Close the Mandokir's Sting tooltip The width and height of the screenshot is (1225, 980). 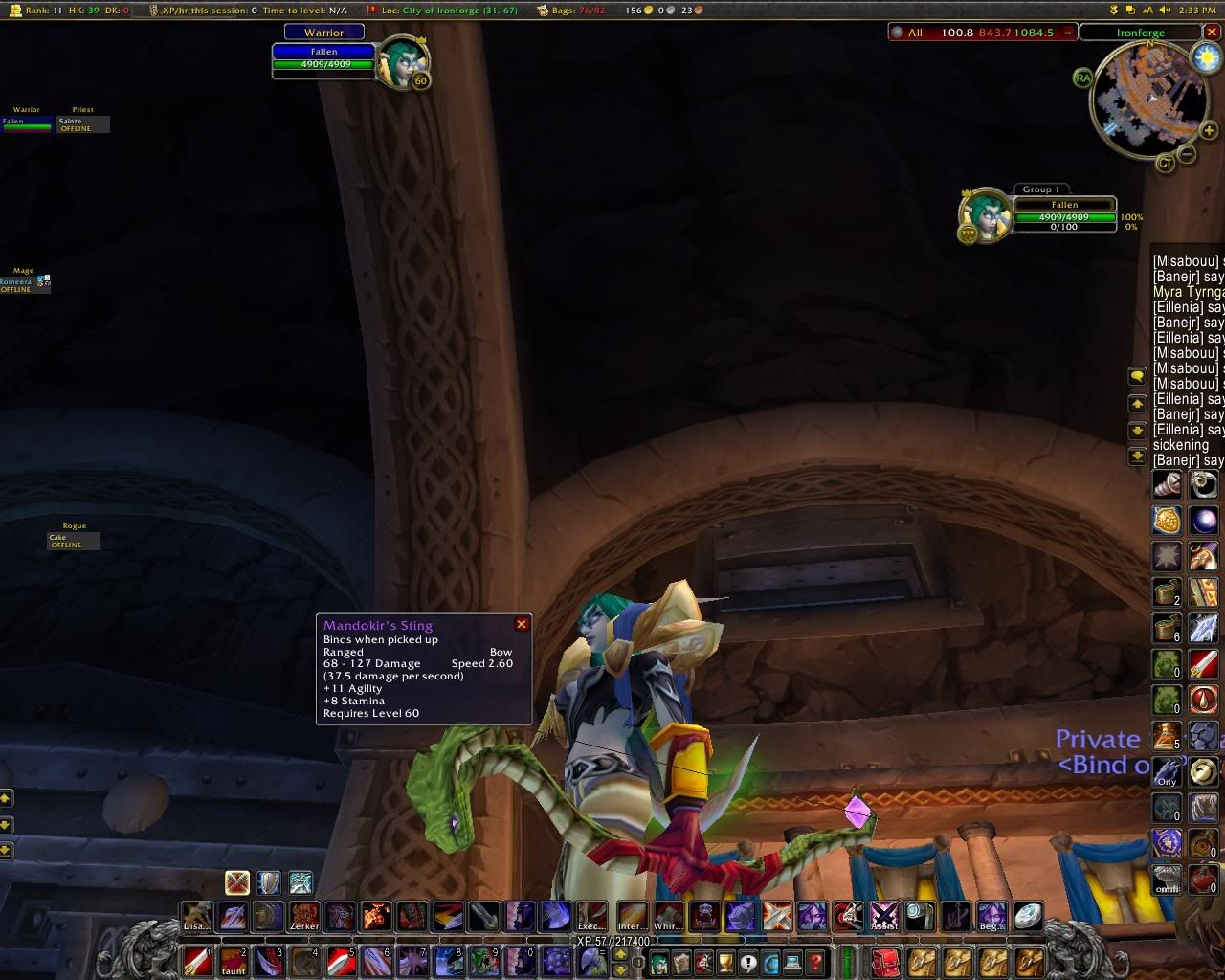pyautogui.click(x=522, y=624)
